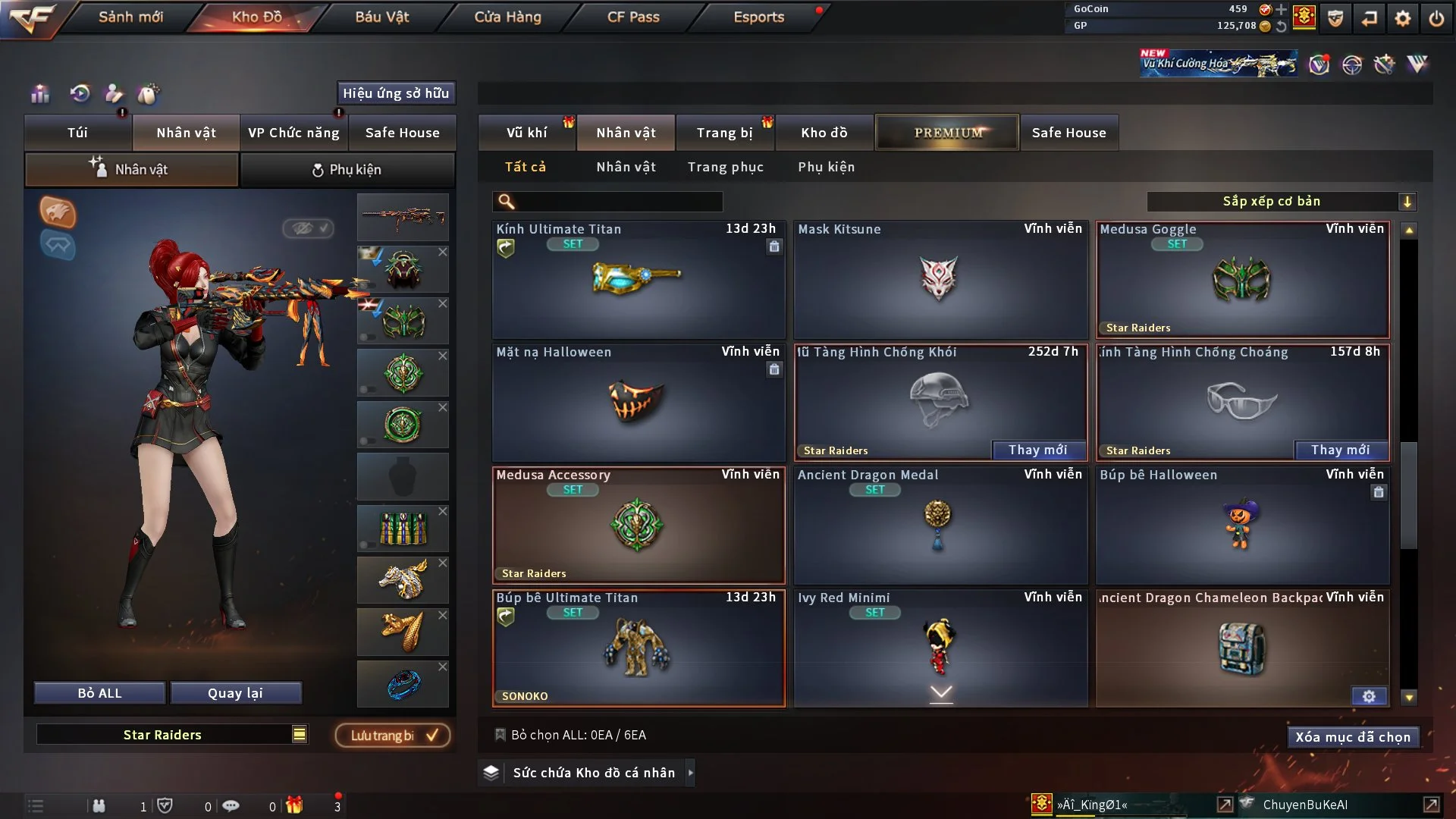Open the PREMIUM tab
Viewport: 1456px width, 819px height.
pos(947,133)
